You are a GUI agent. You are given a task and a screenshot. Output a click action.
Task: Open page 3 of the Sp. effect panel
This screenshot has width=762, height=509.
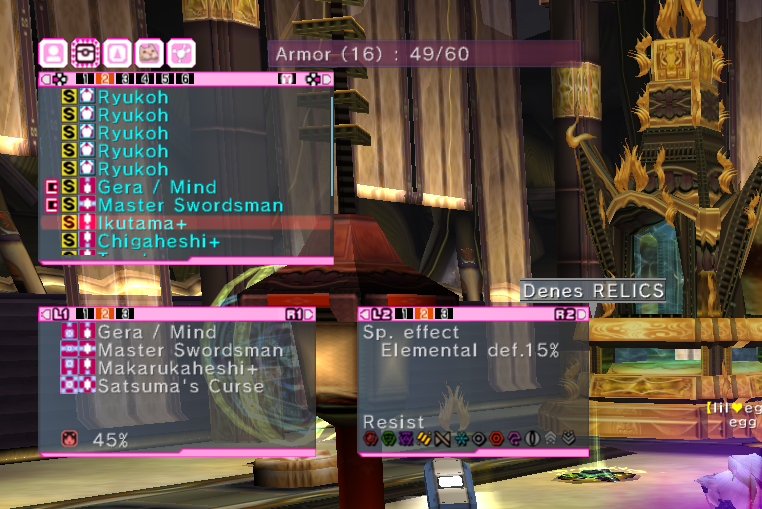tap(443, 314)
